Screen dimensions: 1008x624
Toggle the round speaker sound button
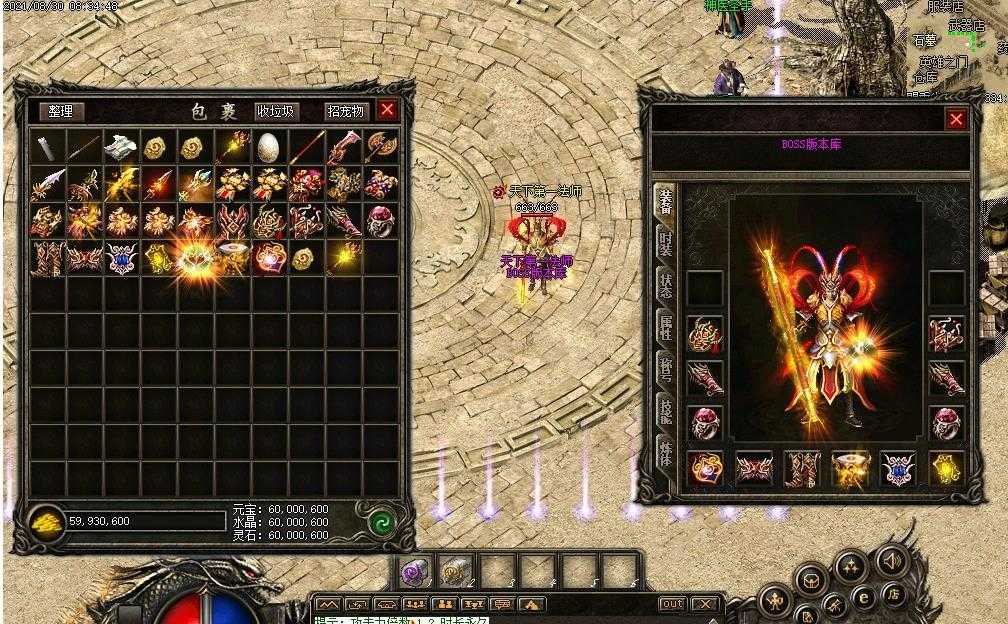click(891, 560)
